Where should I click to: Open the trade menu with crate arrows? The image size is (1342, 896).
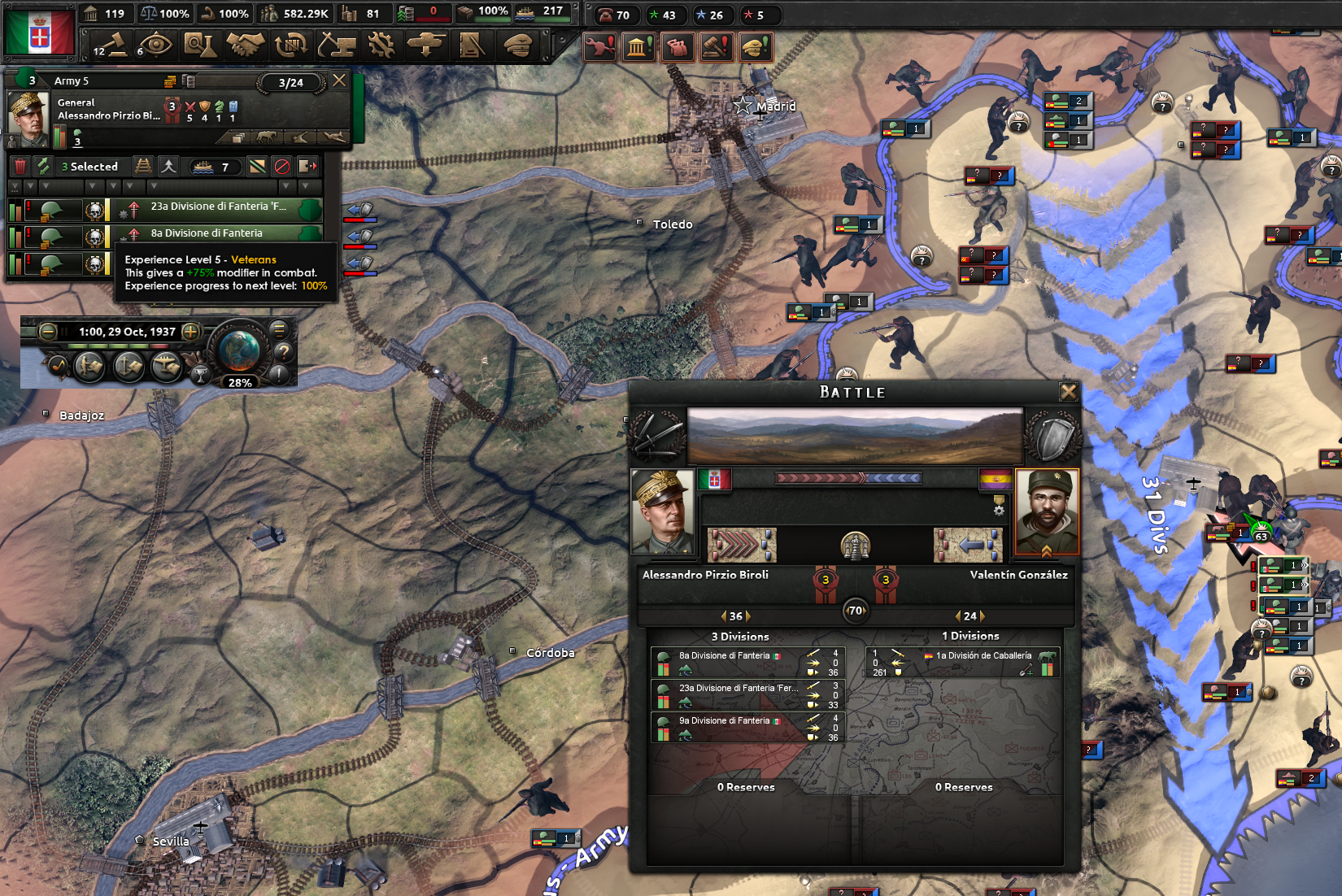[x=290, y=46]
